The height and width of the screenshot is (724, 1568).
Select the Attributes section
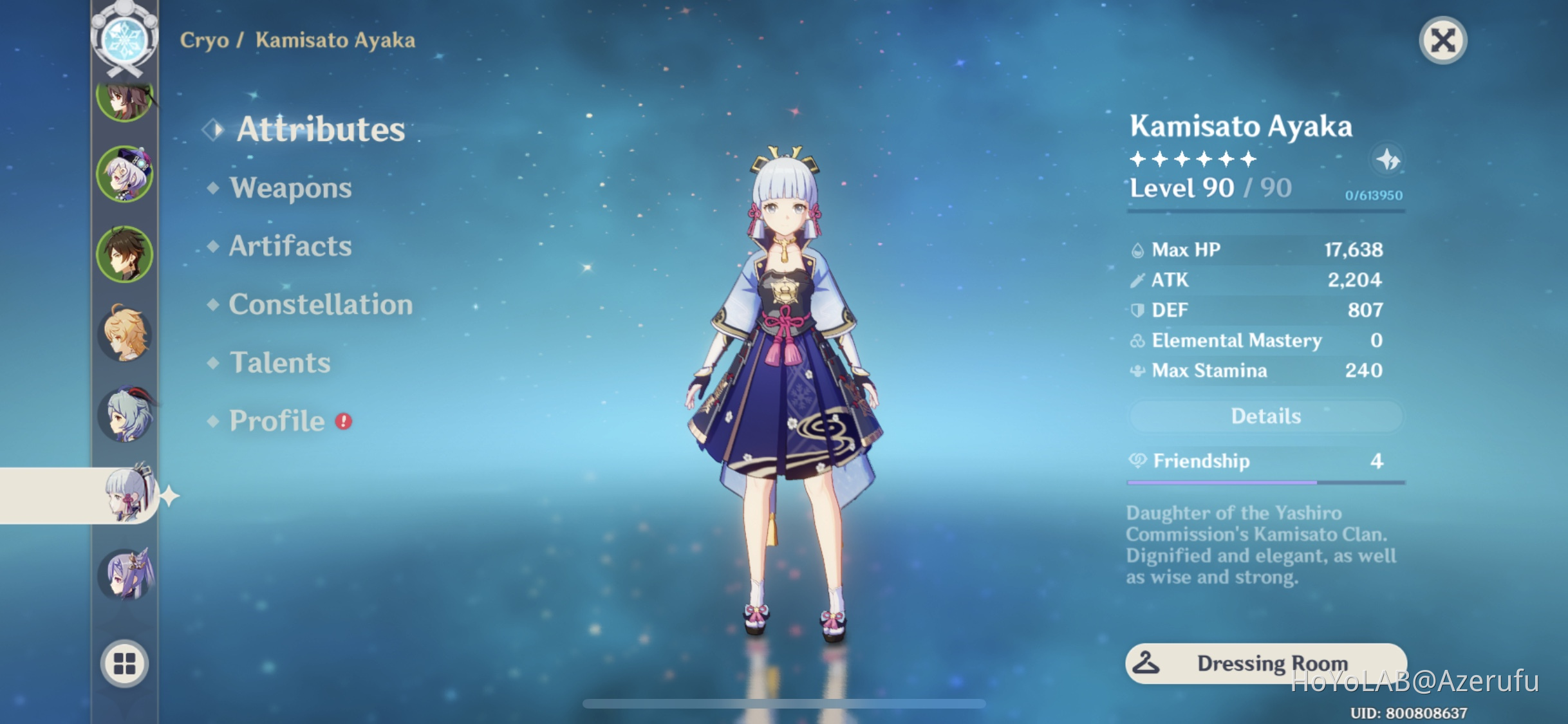[320, 131]
